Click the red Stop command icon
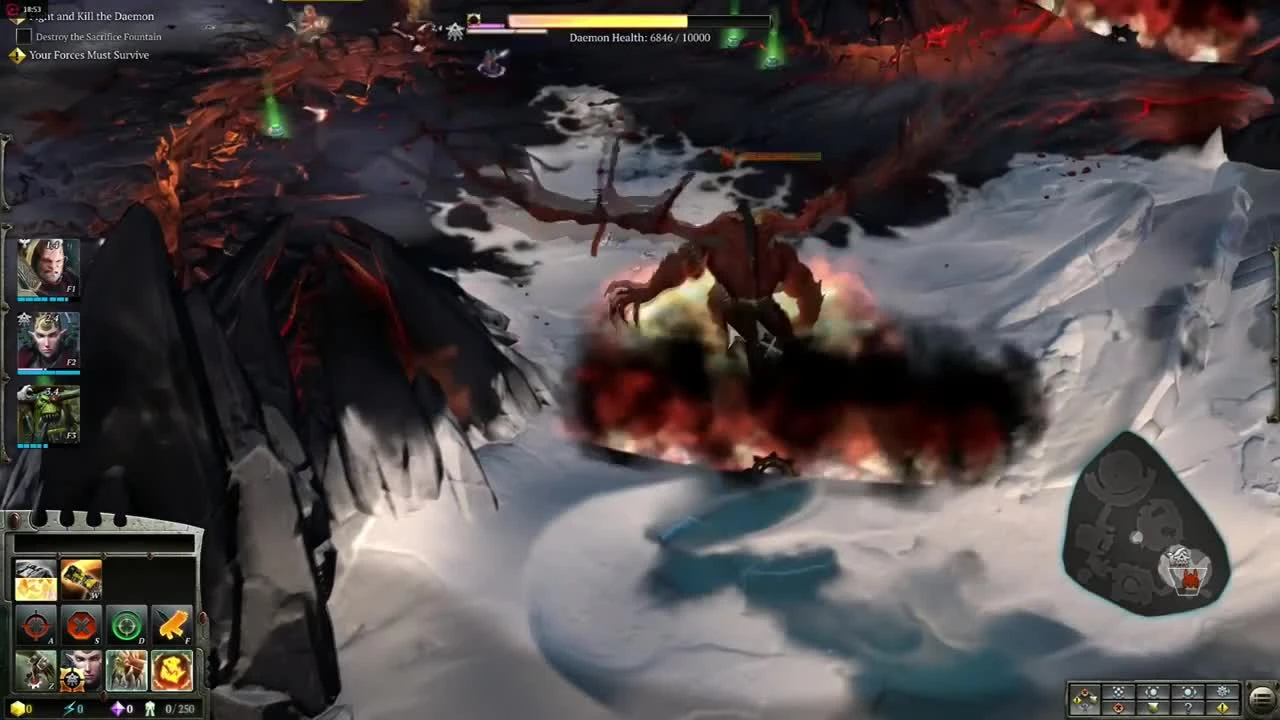1280x720 pixels. 80,624
